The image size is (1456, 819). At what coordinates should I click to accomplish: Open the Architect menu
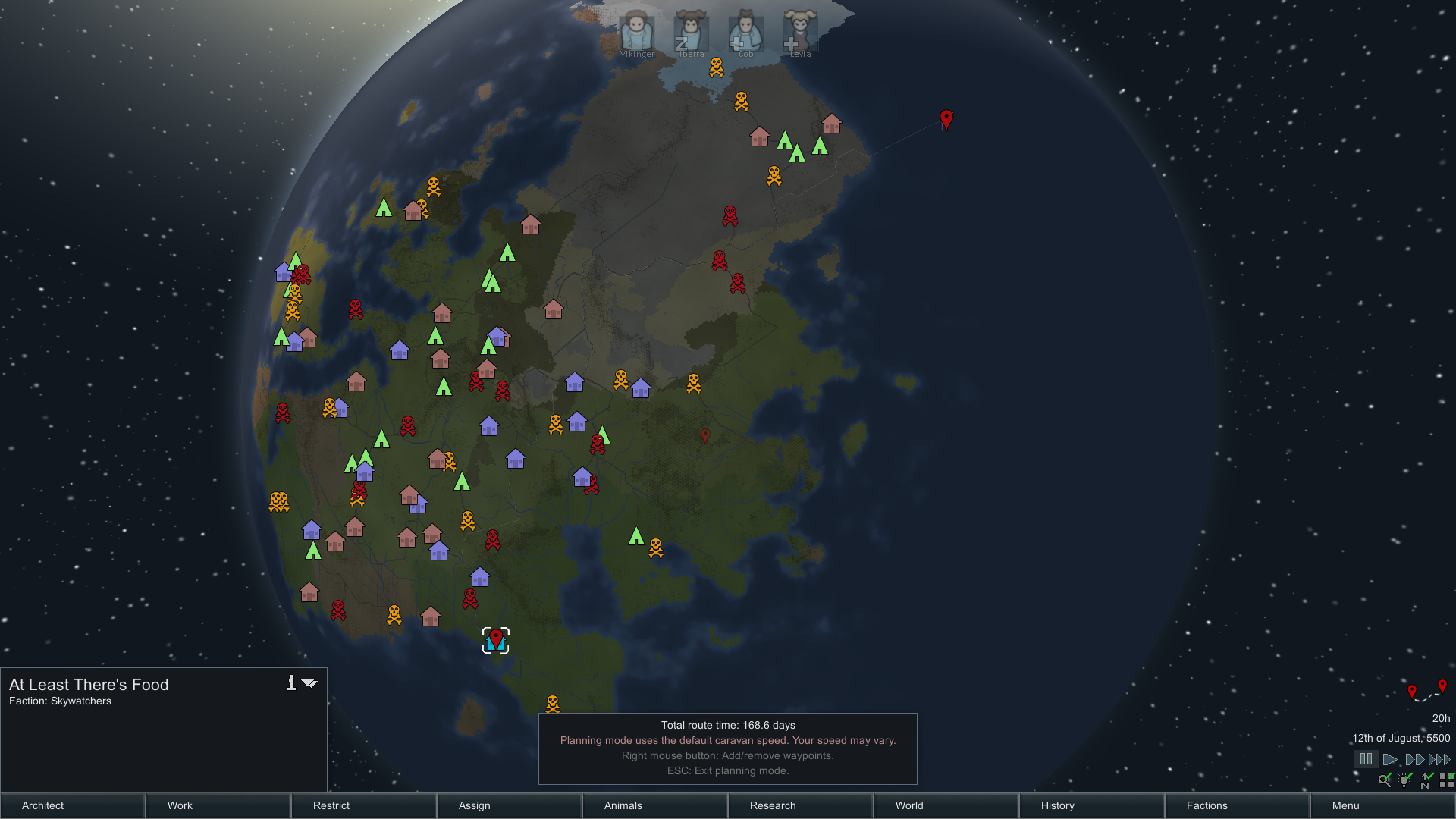point(73,805)
